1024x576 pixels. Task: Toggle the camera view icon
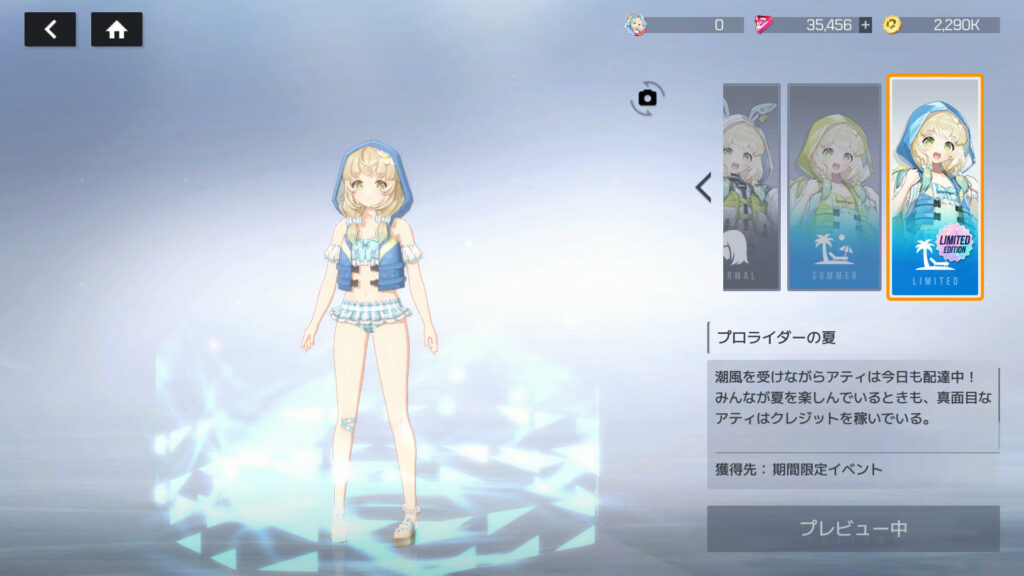[647, 98]
